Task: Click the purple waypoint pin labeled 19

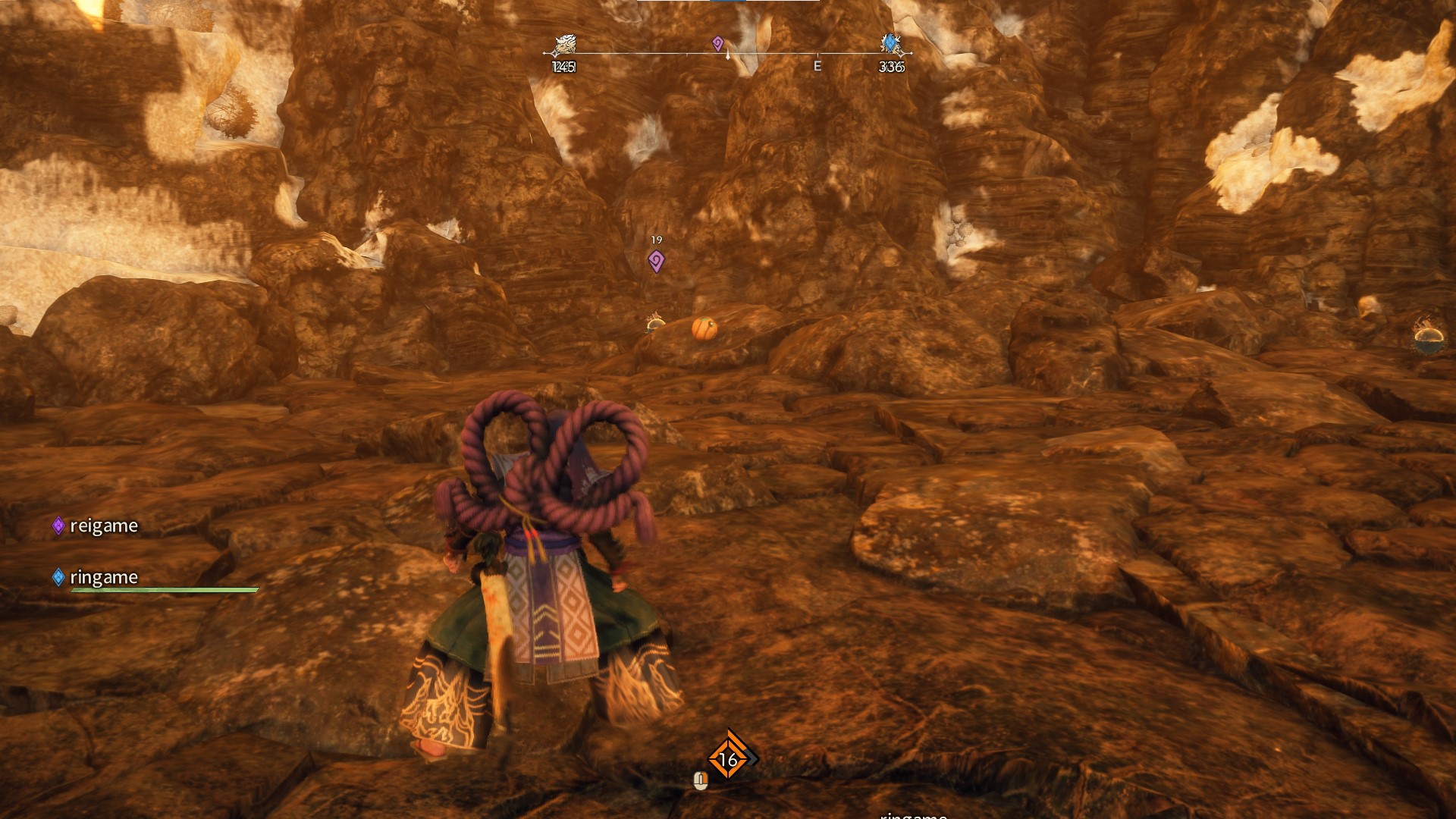Action: [x=657, y=262]
